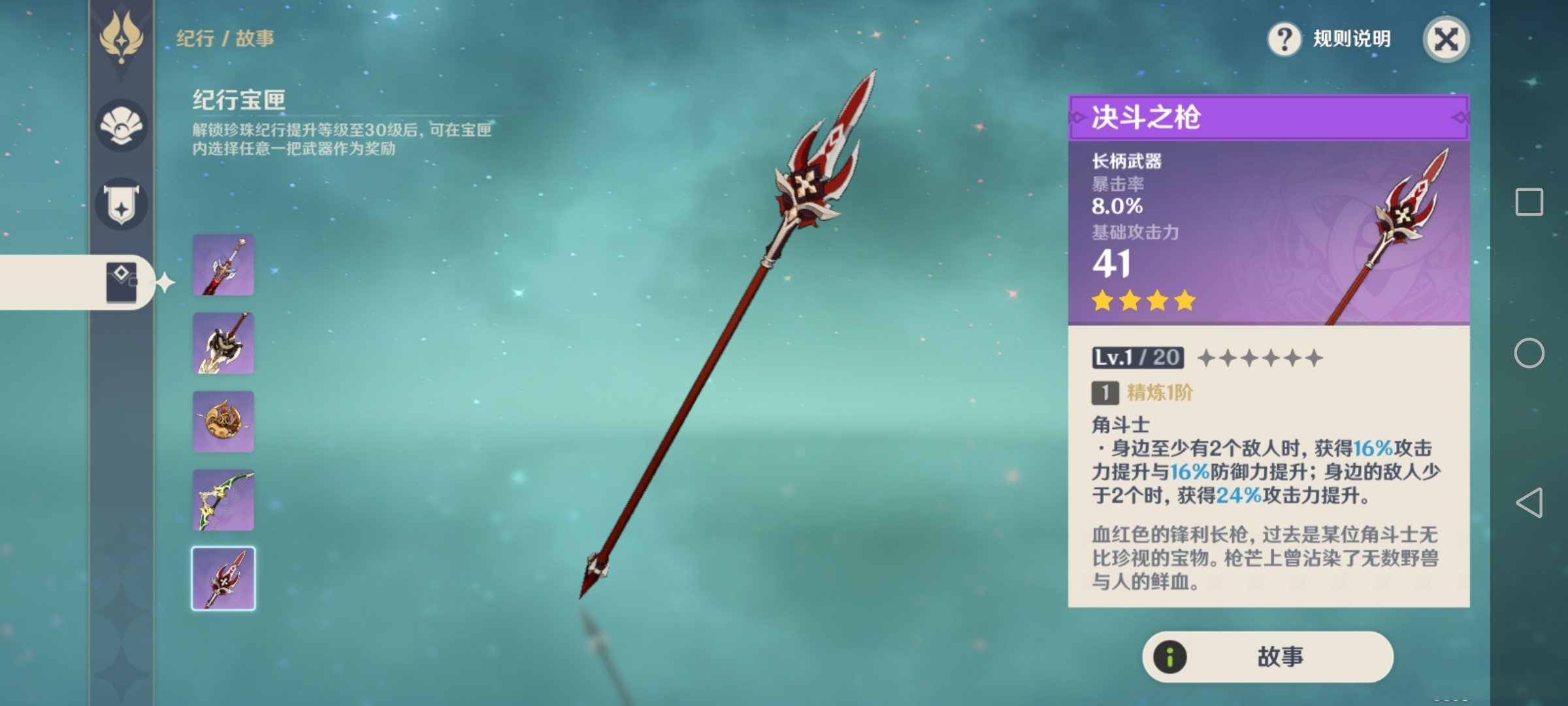This screenshot has height=706, width=1568.
Task: Switch to the banner missions tab
Action: click(x=122, y=204)
